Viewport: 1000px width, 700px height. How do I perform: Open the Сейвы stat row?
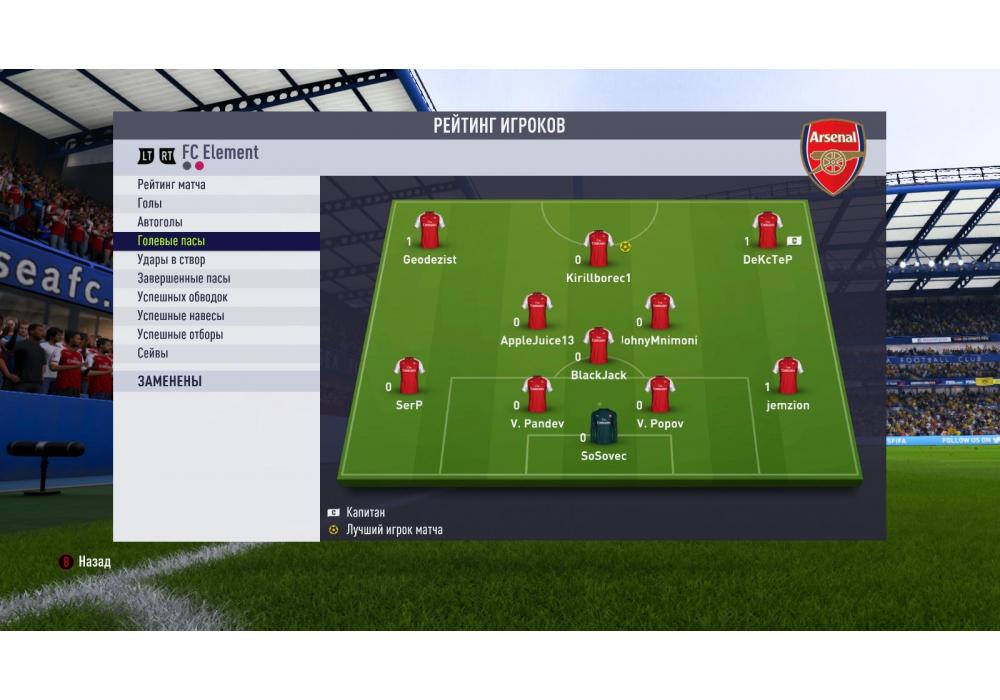point(153,353)
